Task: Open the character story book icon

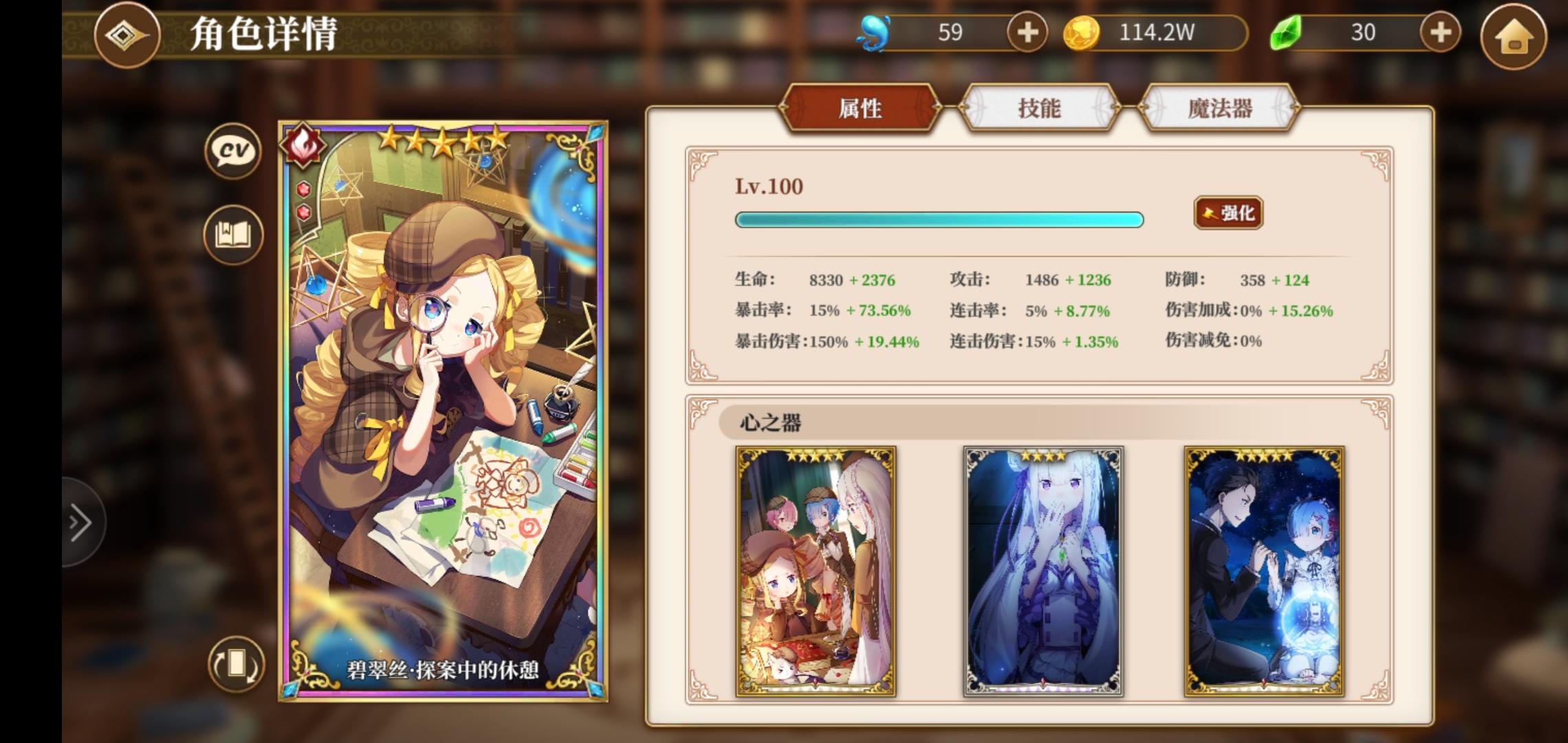Action: (233, 235)
